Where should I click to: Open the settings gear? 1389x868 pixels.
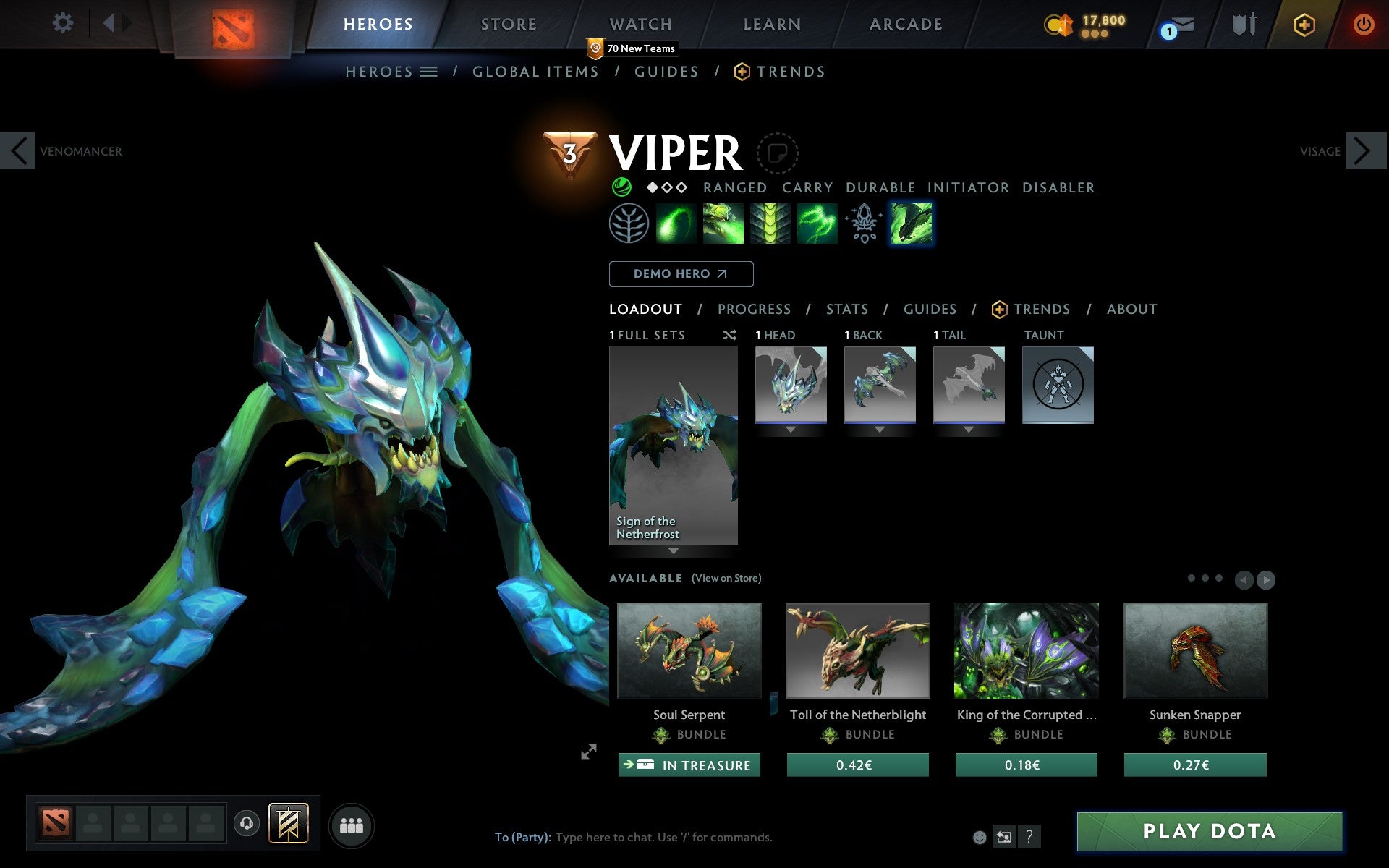[63, 23]
